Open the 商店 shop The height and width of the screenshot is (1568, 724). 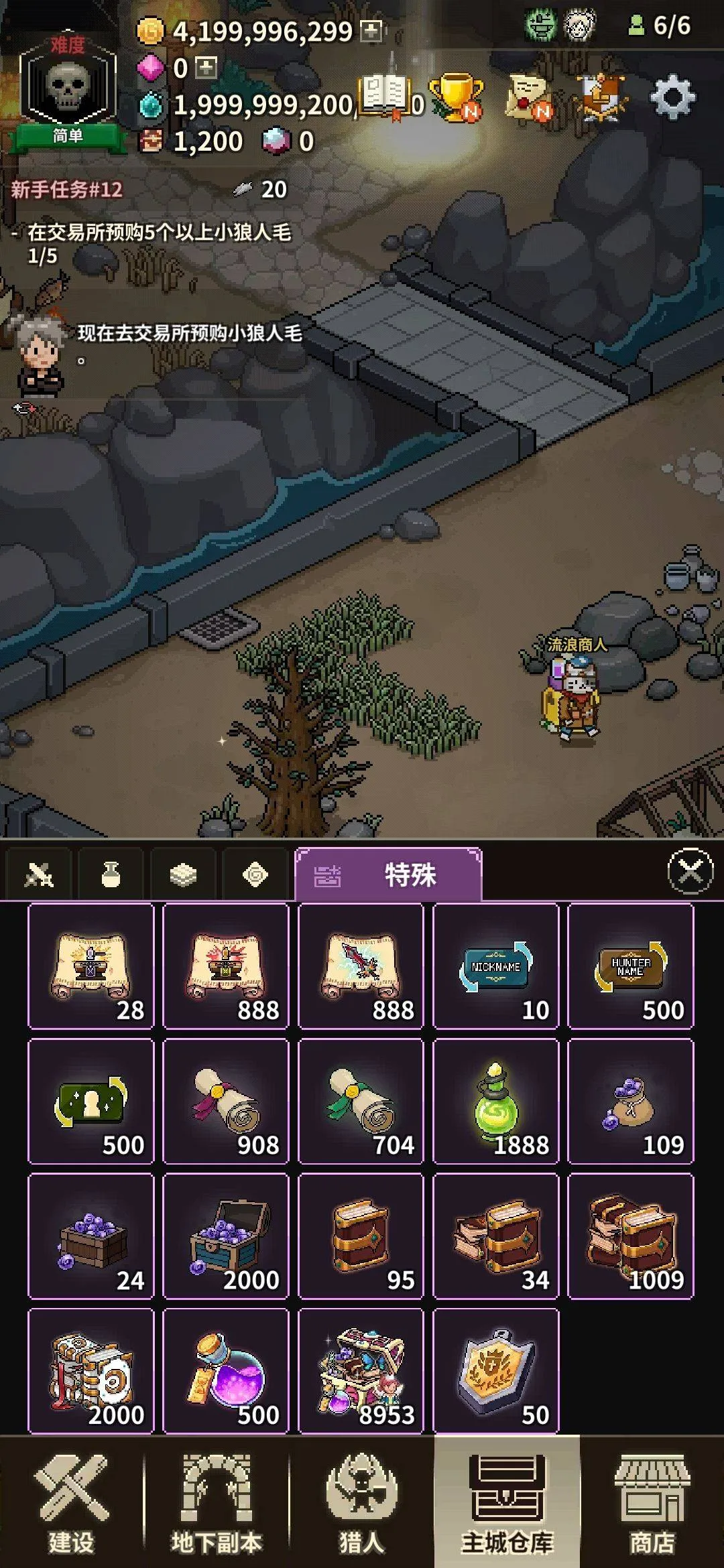[652, 1504]
